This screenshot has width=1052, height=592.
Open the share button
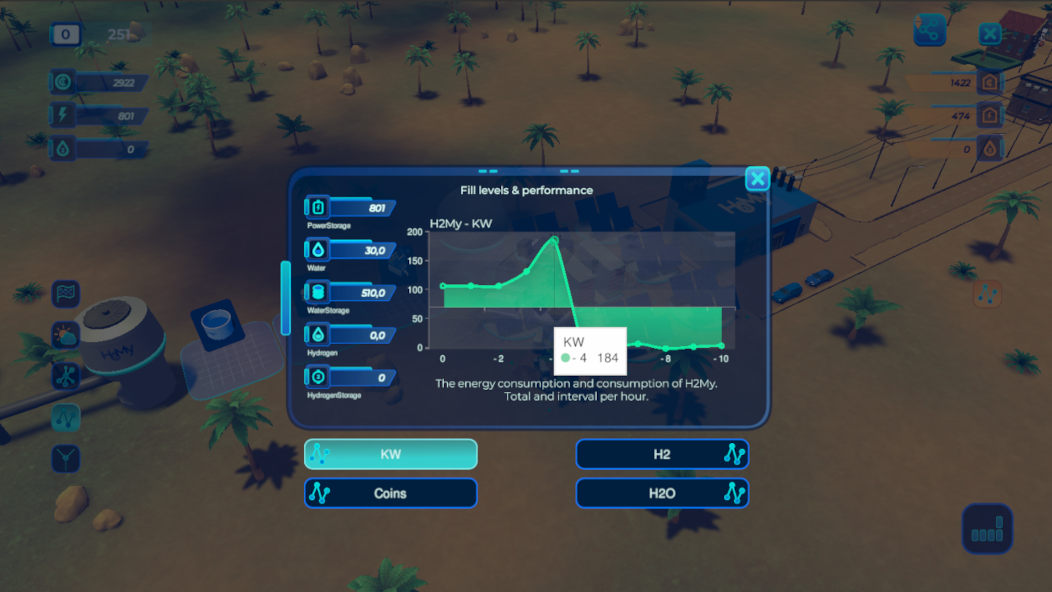pos(929,32)
